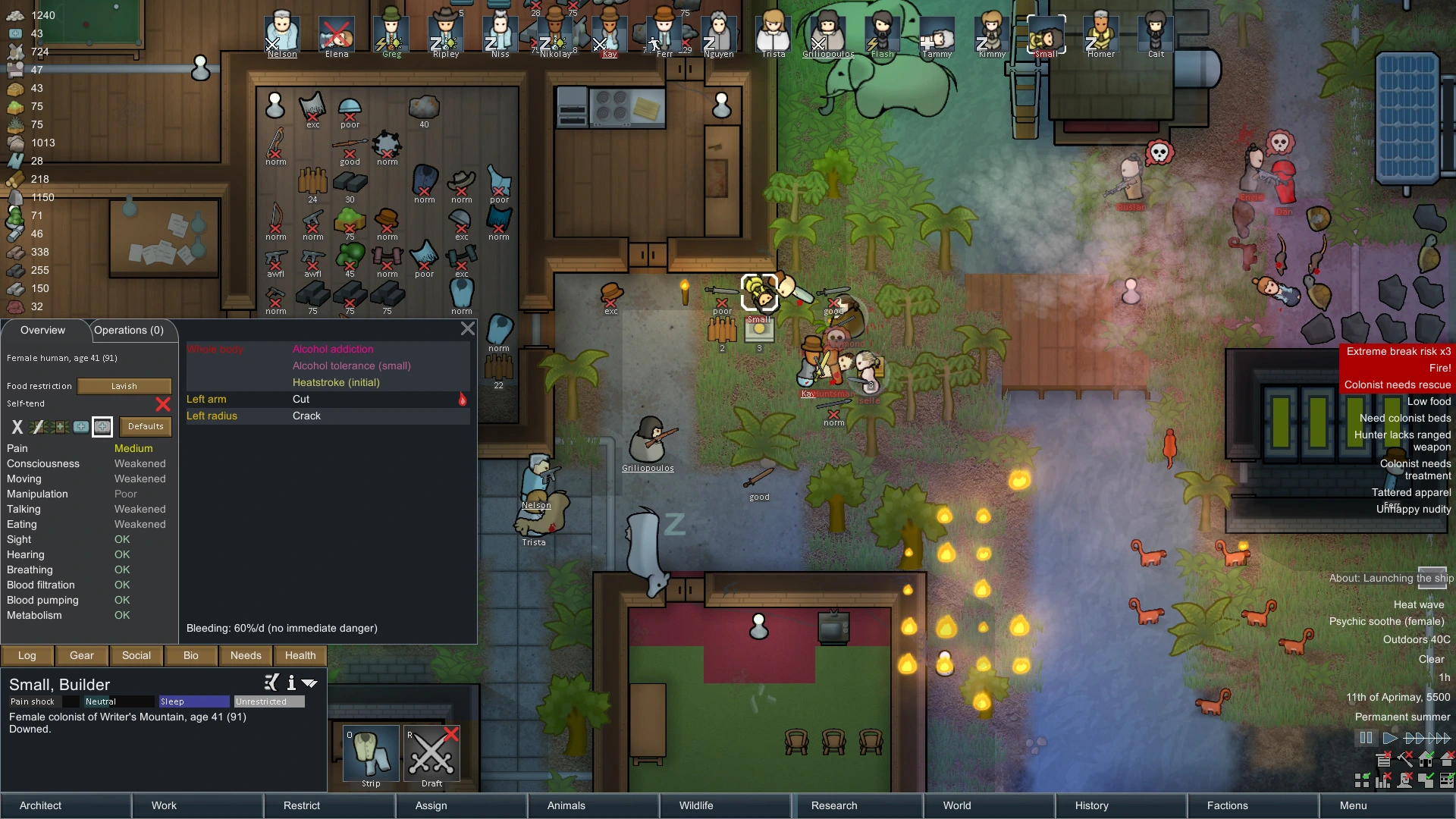Click the Strip icon in pawn panel
The width and height of the screenshot is (1456, 819).
370,755
